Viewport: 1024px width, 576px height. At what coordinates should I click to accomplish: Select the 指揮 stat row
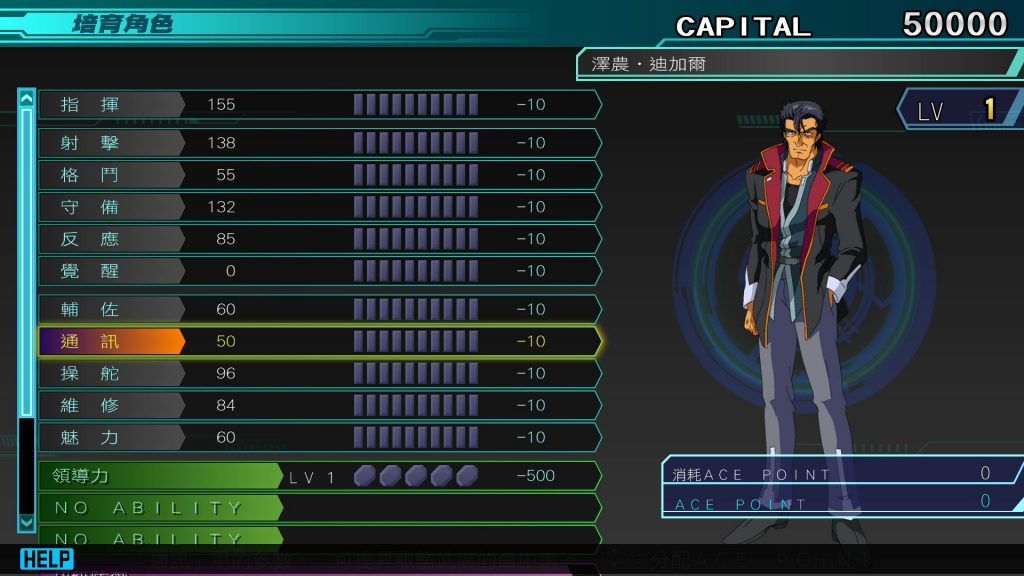318,105
